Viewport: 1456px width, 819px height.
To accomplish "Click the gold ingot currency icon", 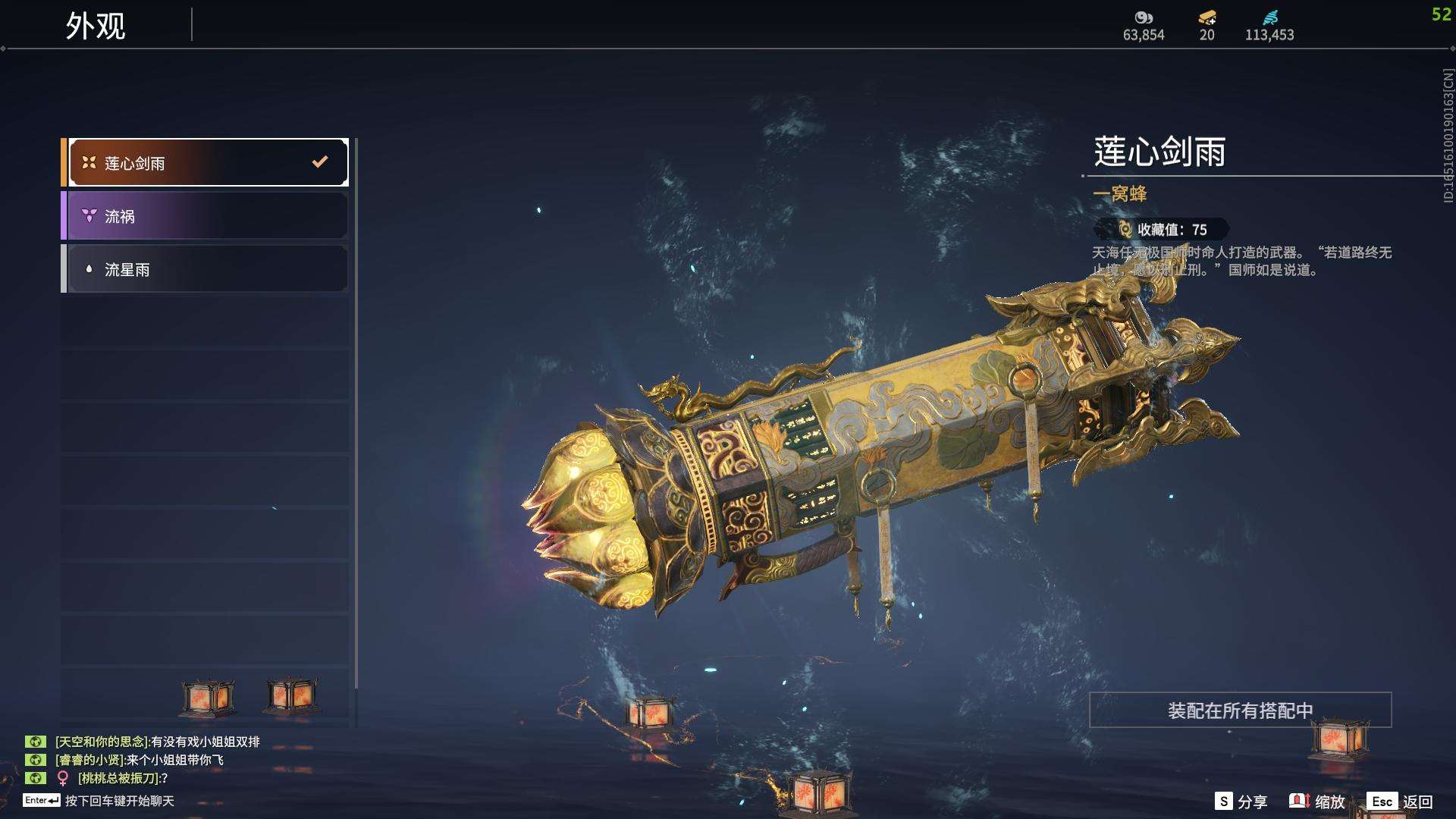I will tap(1207, 17).
